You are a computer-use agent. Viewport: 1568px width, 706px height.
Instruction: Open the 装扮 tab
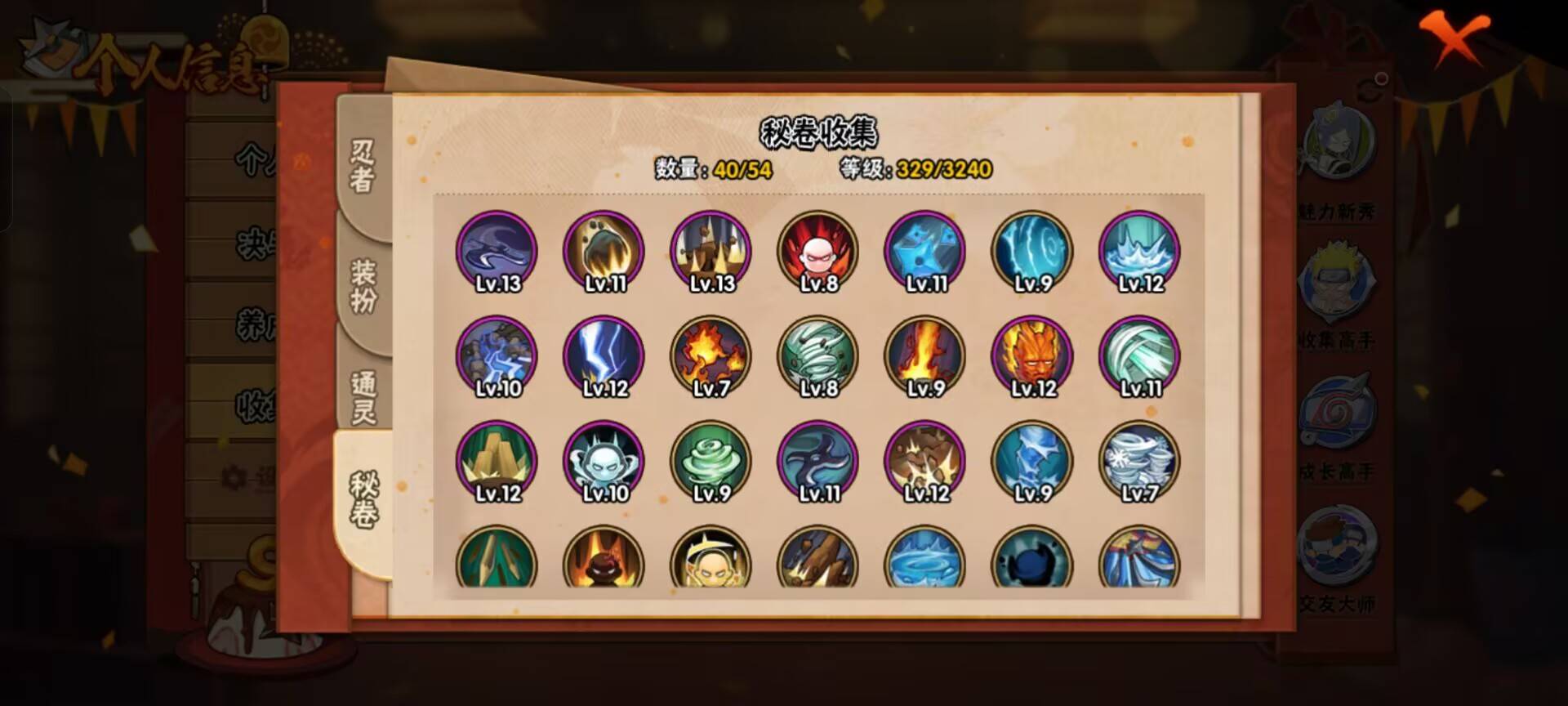[x=364, y=286]
